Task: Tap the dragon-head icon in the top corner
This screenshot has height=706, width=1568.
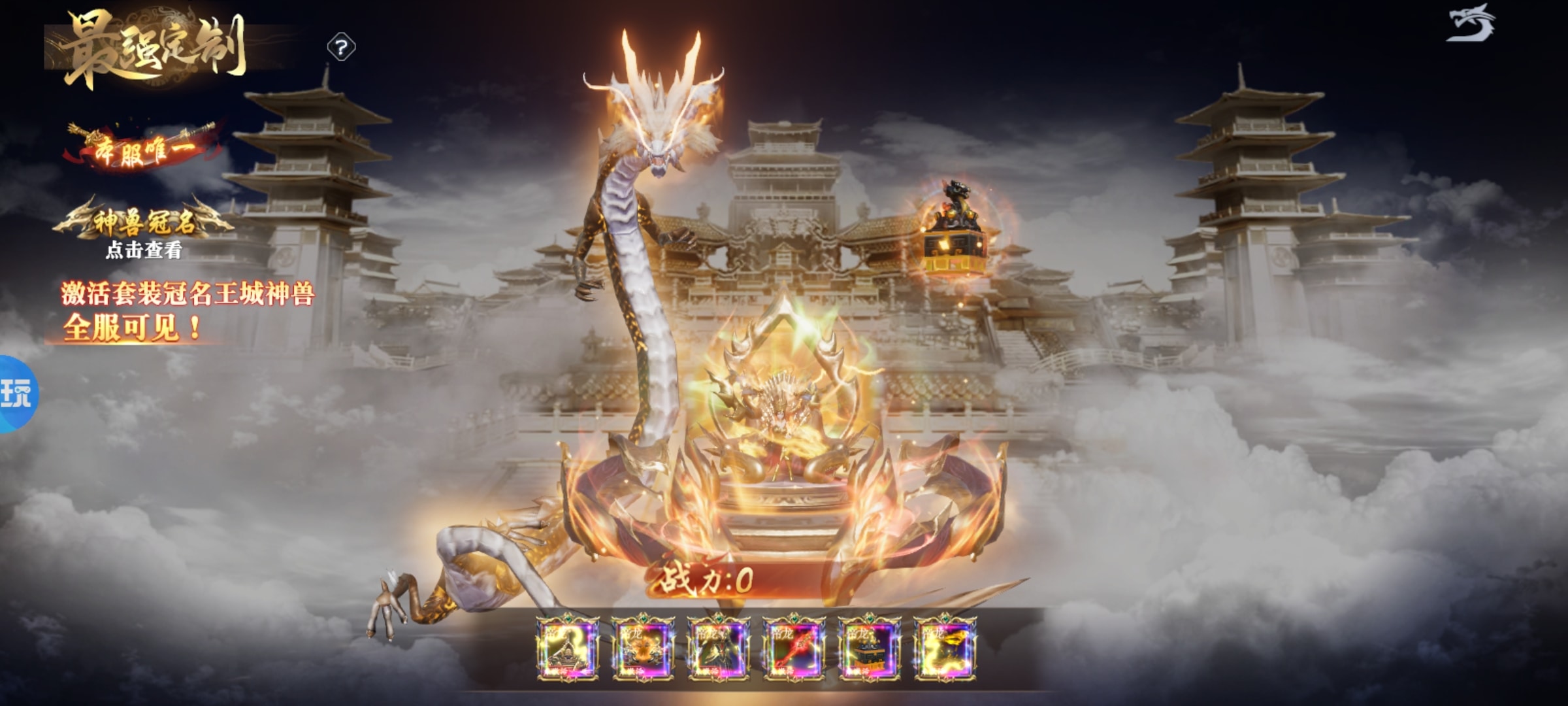Action: pyautogui.click(x=1471, y=24)
